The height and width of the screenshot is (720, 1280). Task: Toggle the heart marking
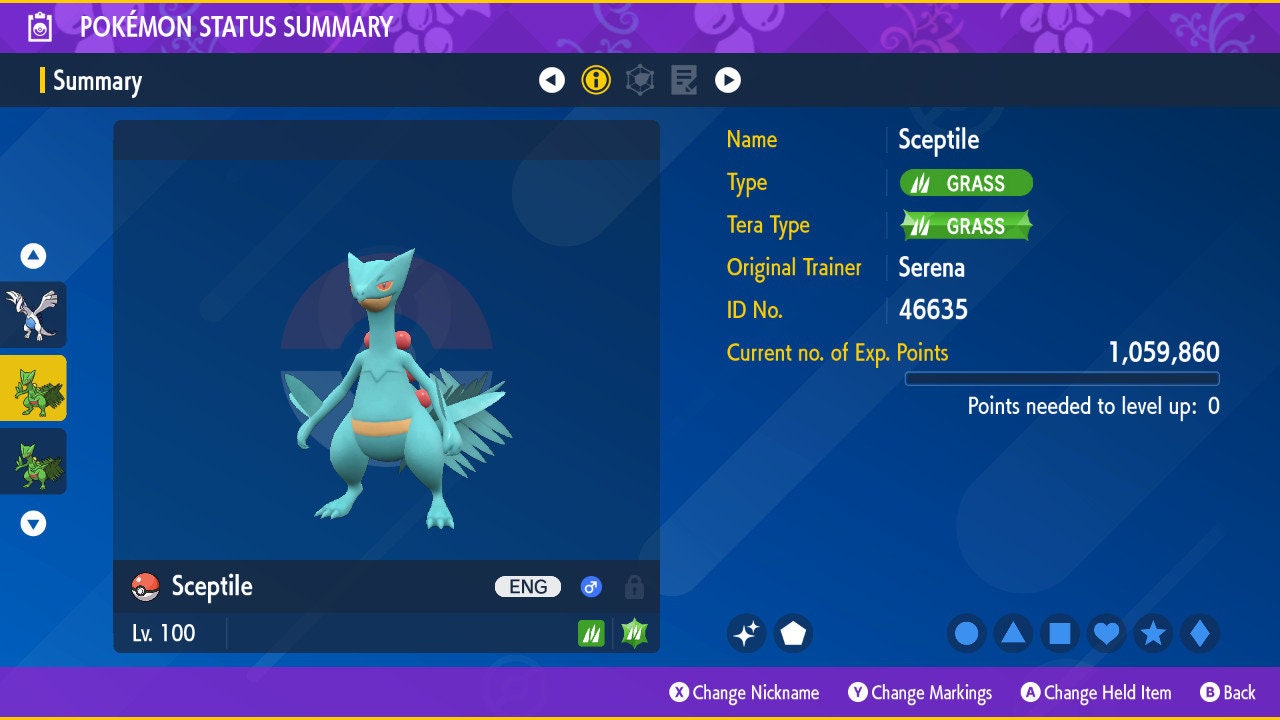1106,633
